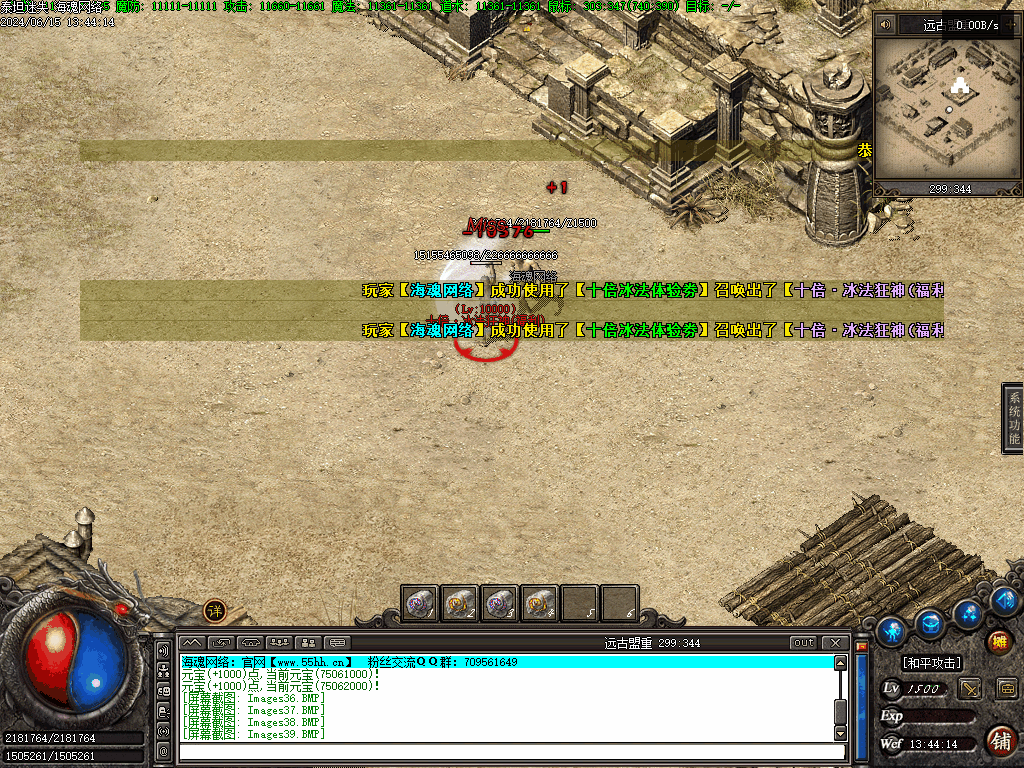This screenshot has width=1024, height=768.
Task: Use the scroll item in hotbar slot 1
Action: [x=419, y=603]
